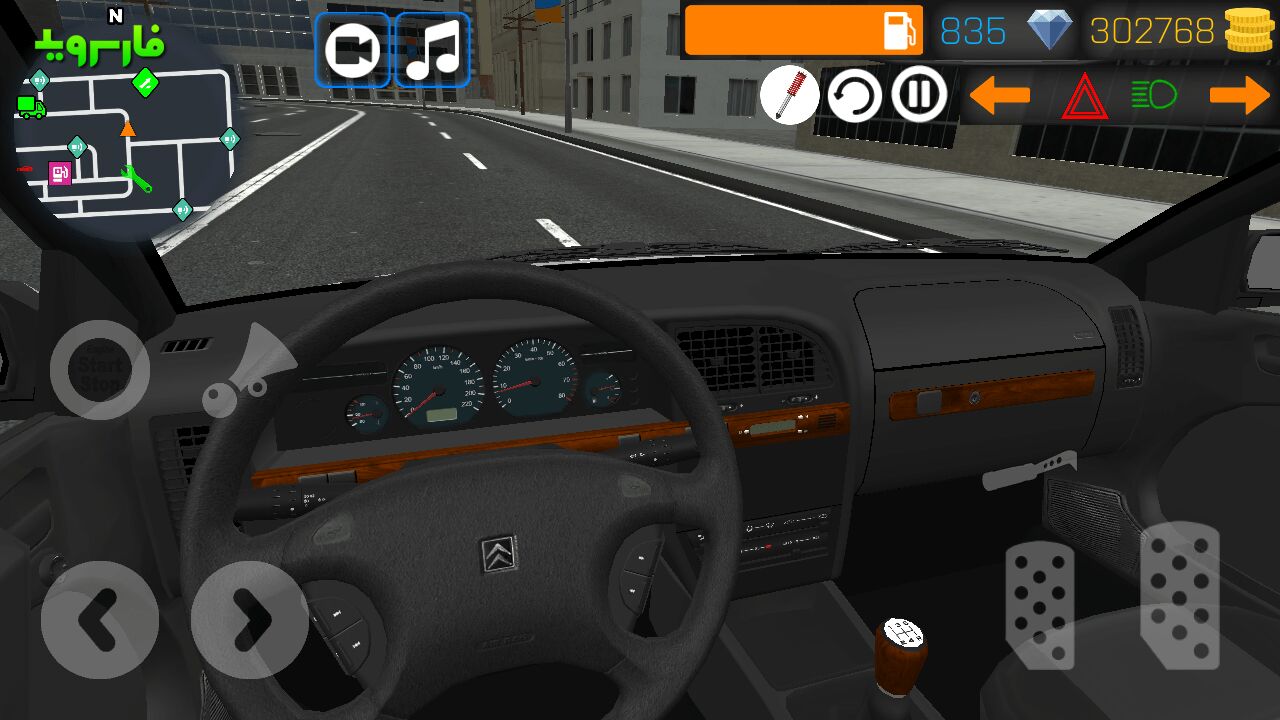Switch the camera view
Viewport: 1280px width, 720px height.
pyautogui.click(x=353, y=50)
